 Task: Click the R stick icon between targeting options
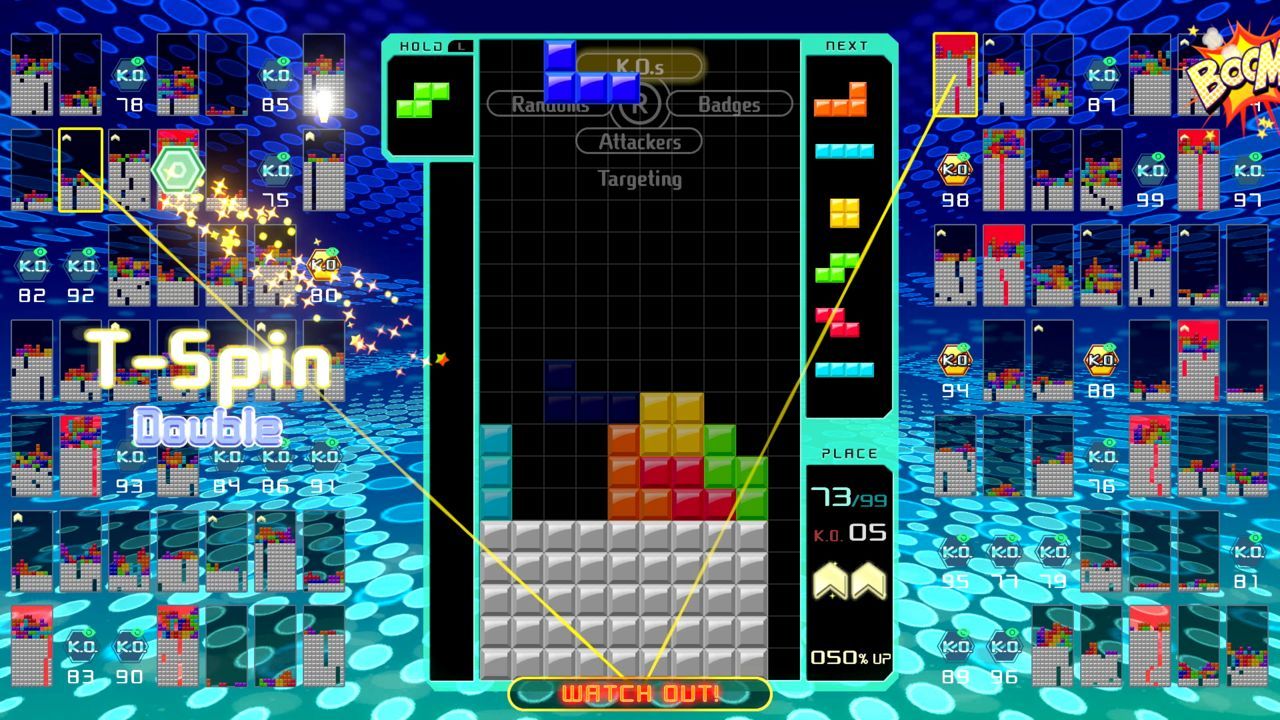click(x=641, y=103)
